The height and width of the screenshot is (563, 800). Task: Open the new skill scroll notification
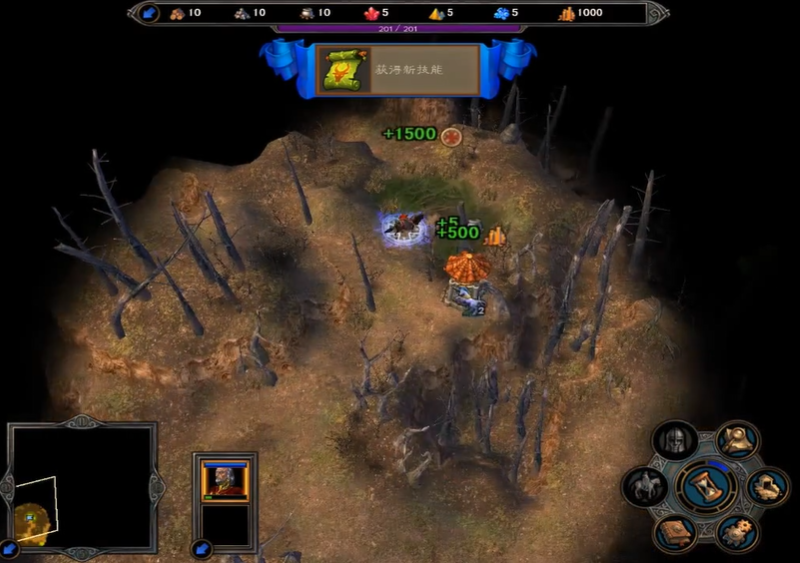(x=343, y=69)
